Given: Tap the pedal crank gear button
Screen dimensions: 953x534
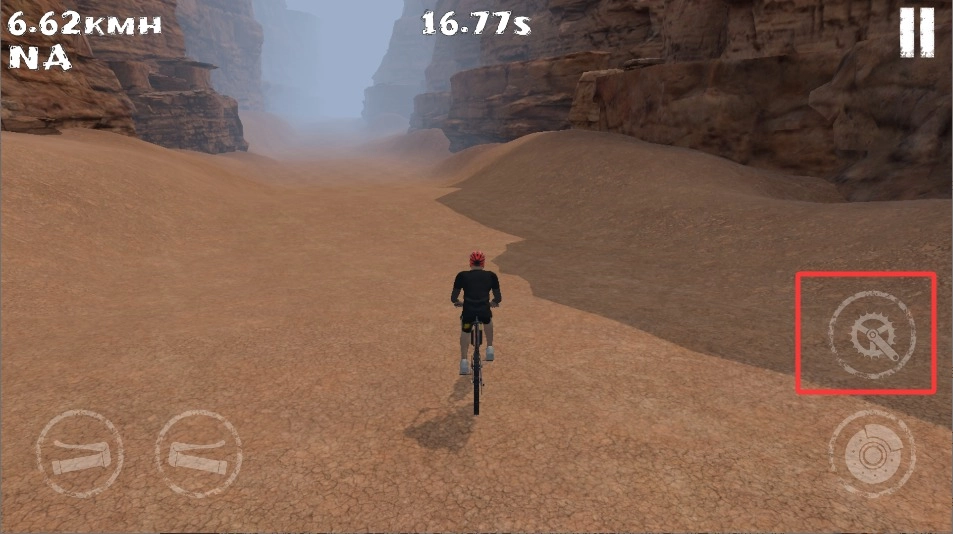Looking at the screenshot, I should pyautogui.click(x=871, y=333).
